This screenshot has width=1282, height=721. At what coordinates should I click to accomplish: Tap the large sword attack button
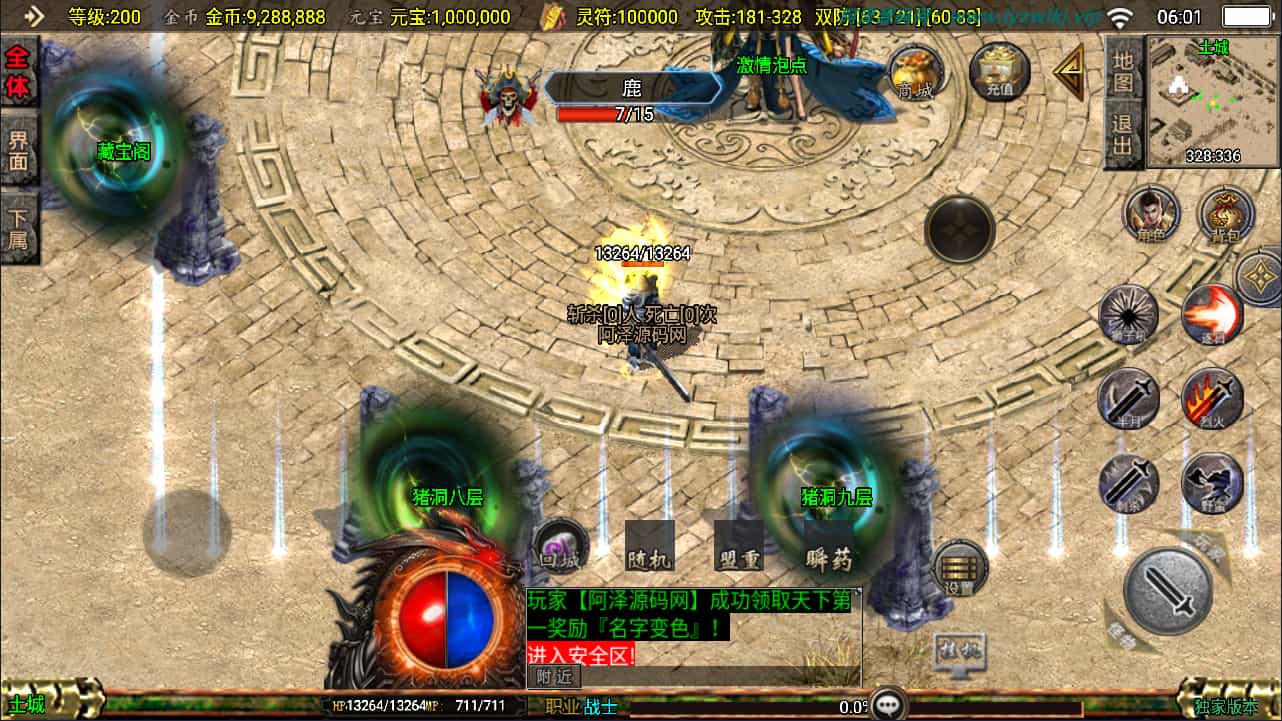(1168, 590)
